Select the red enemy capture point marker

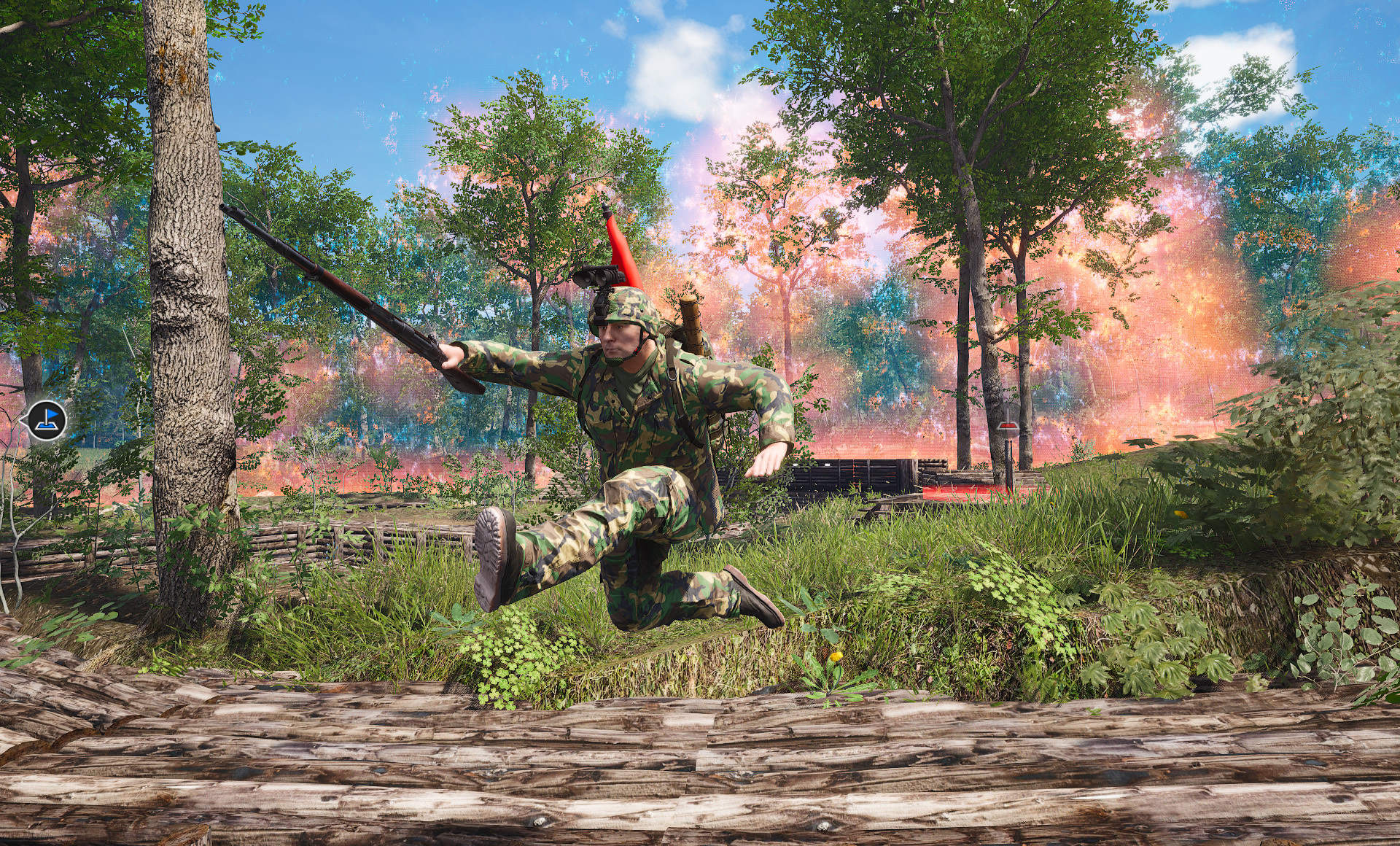click(x=1008, y=427)
